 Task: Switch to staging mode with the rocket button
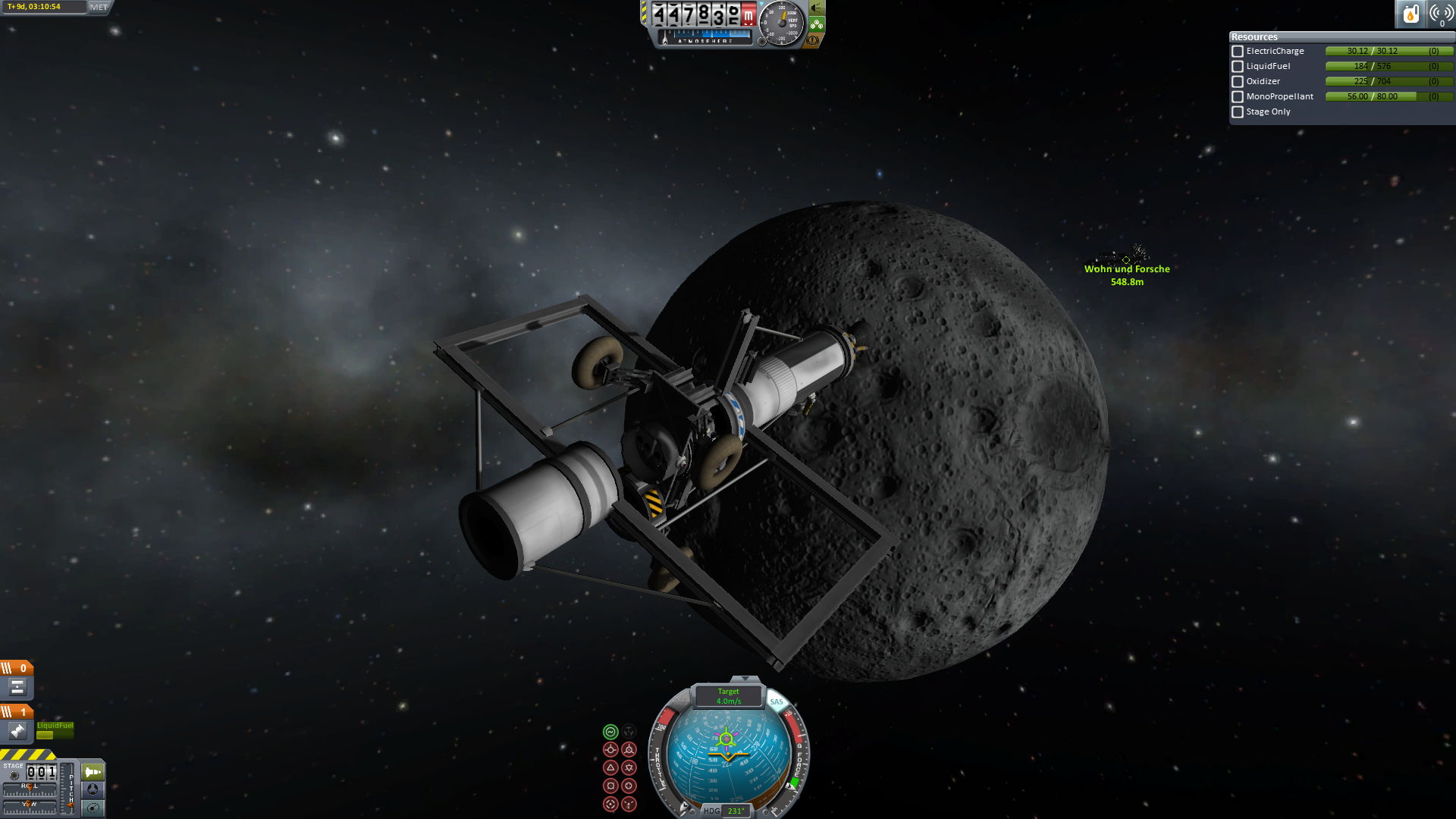[x=93, y=772]
